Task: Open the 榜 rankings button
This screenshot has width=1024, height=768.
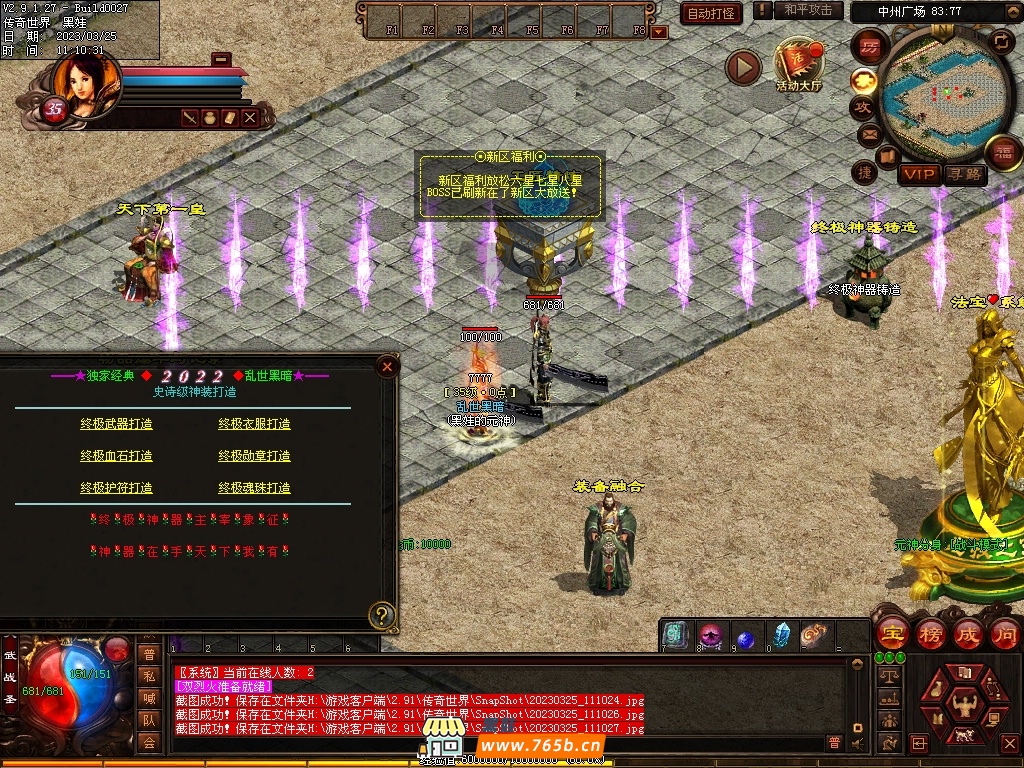Action: [929, 633]
